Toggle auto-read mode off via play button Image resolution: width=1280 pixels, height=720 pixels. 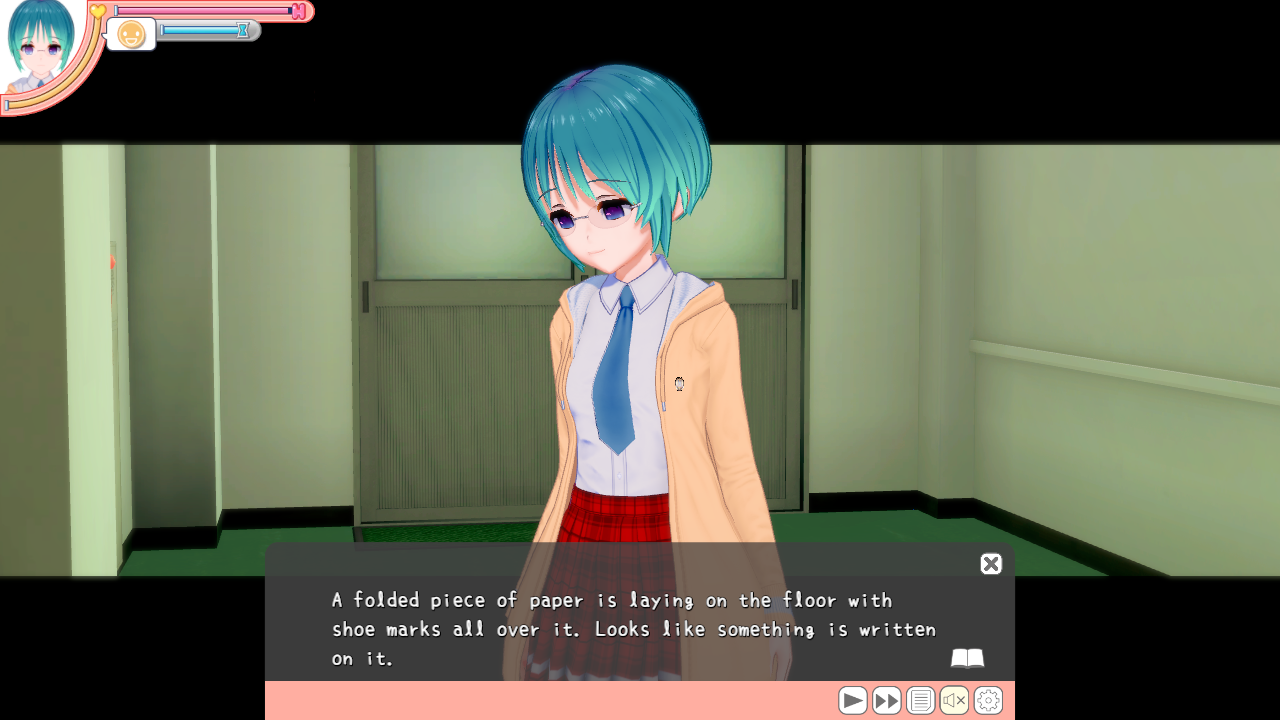853,700
